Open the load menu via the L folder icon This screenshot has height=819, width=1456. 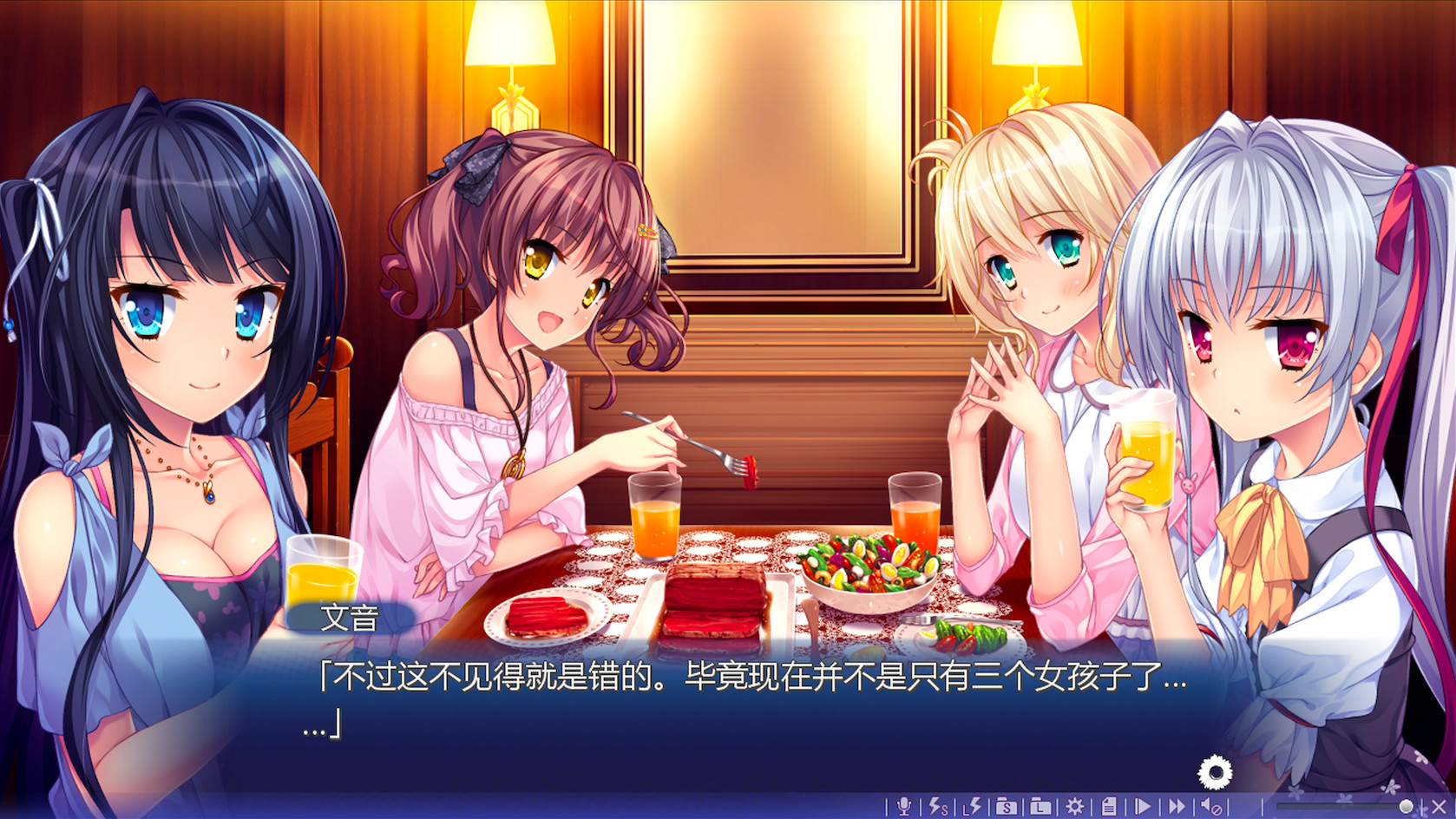click(x=1039, y=805)
